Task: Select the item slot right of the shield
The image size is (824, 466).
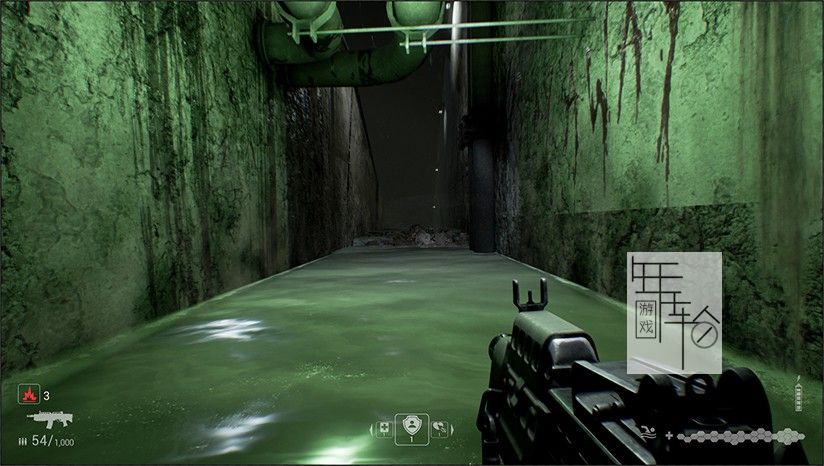Action: [x=438, y=429]
